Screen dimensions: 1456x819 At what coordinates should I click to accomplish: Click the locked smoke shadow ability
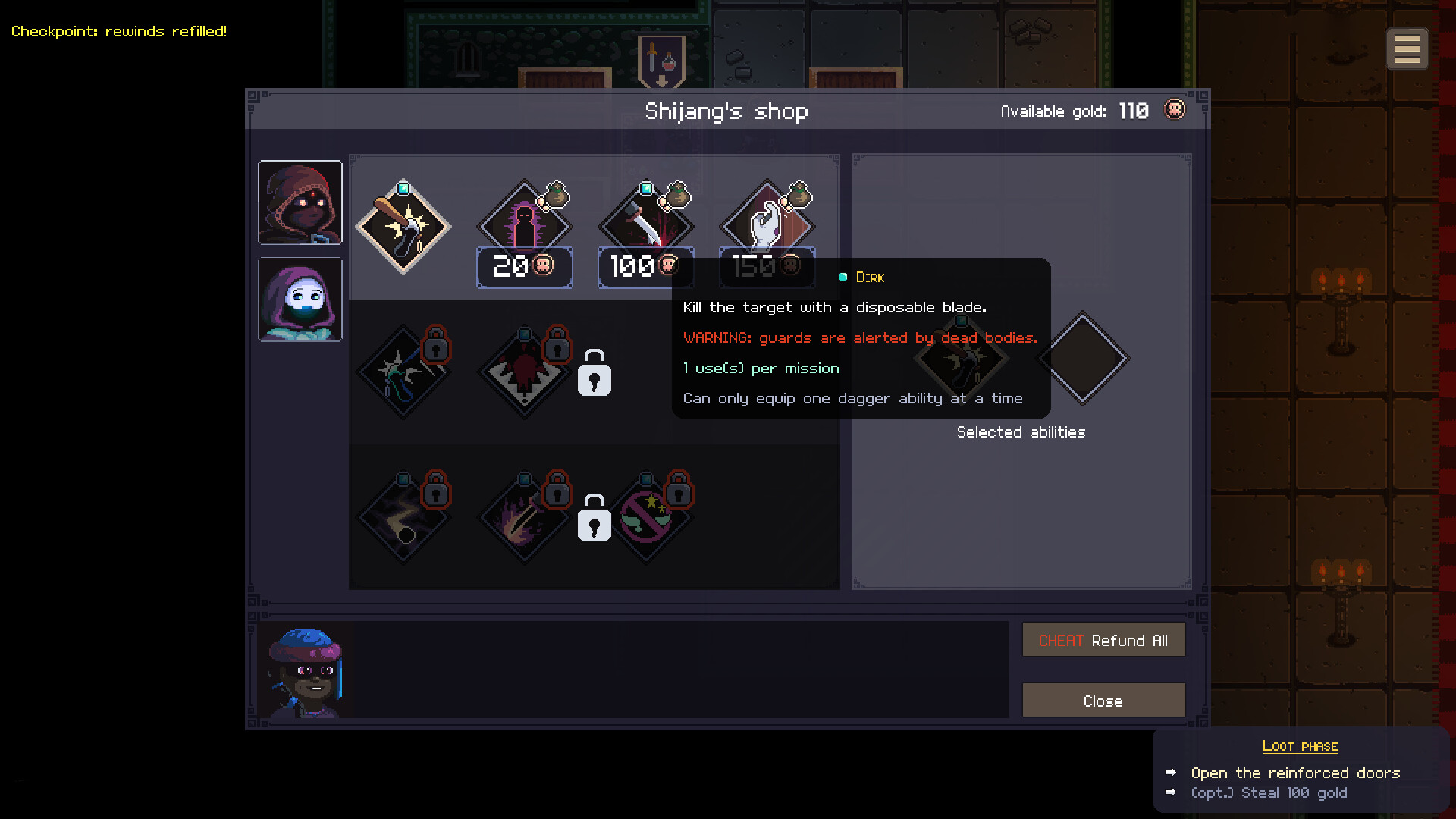coord(403,516)
